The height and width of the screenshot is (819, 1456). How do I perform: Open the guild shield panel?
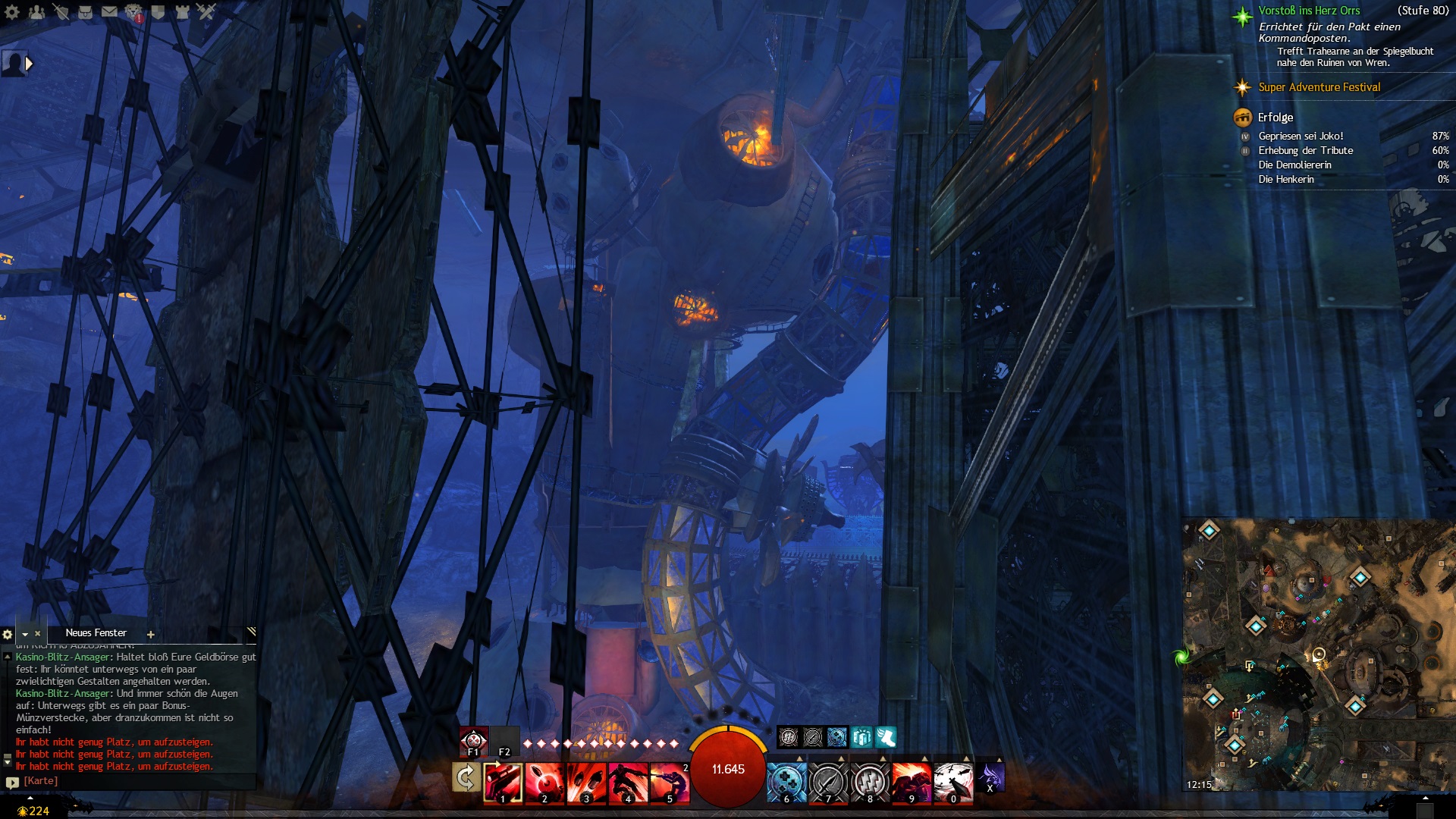coord(158,11)
